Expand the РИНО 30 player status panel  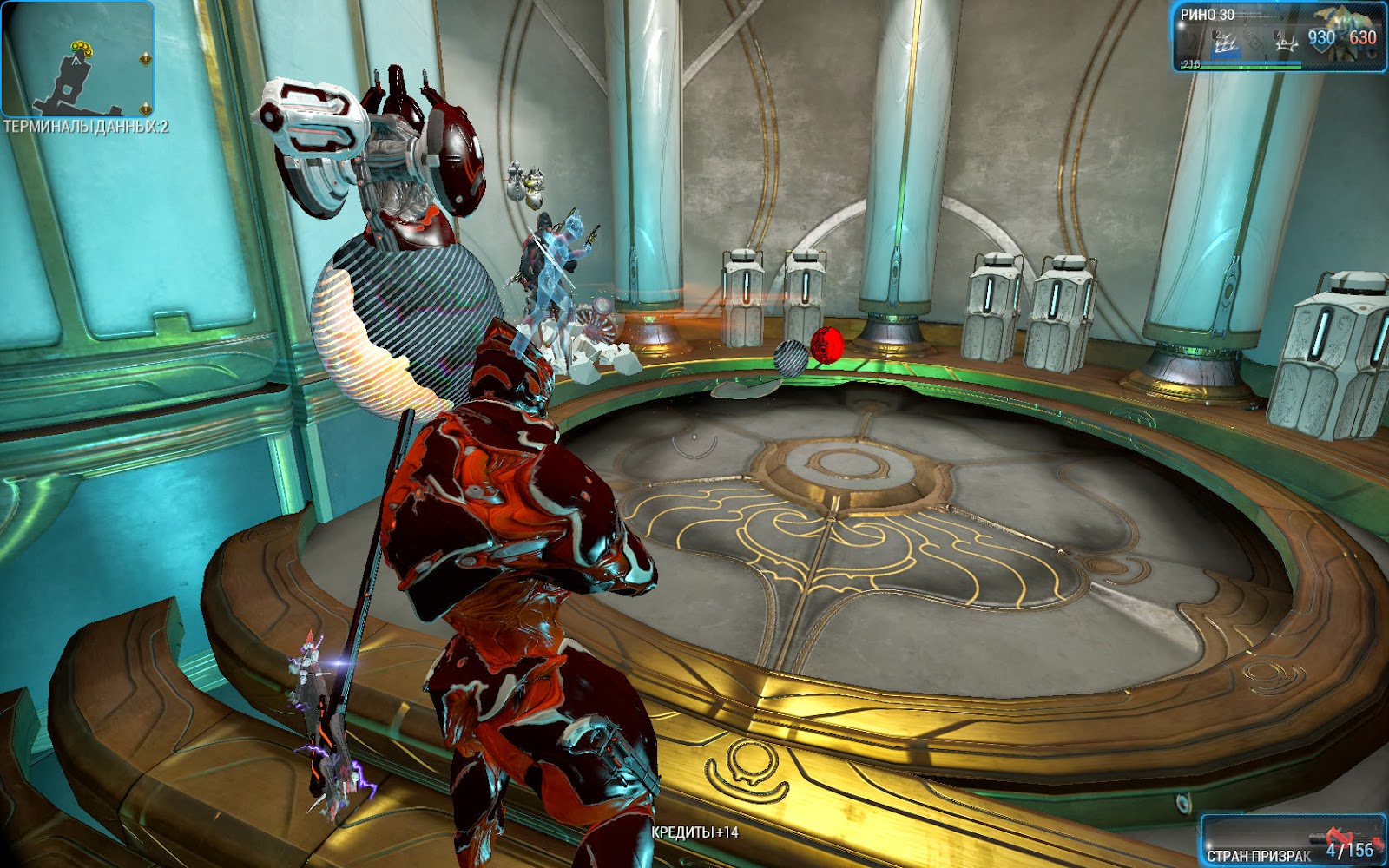tap(1280, 35)
